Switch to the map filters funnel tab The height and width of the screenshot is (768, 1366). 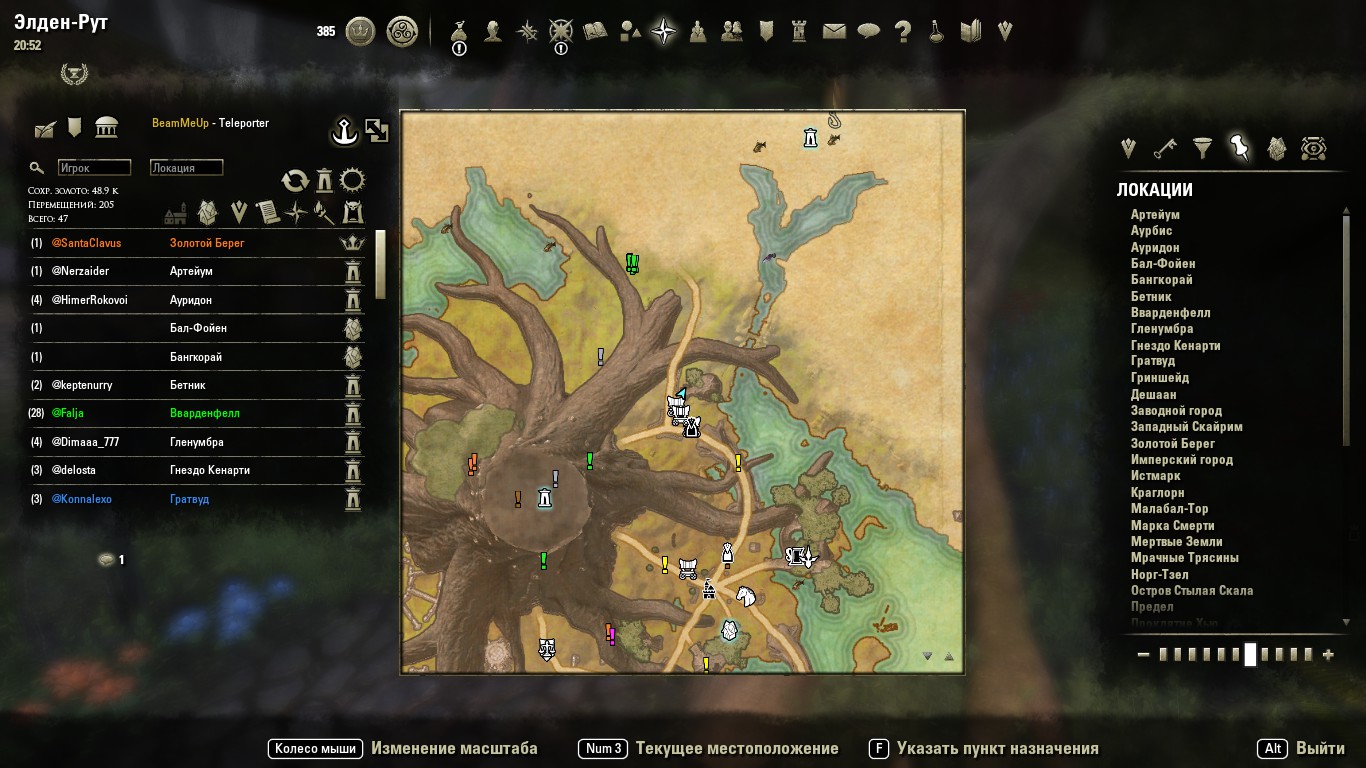(1203, 149)
